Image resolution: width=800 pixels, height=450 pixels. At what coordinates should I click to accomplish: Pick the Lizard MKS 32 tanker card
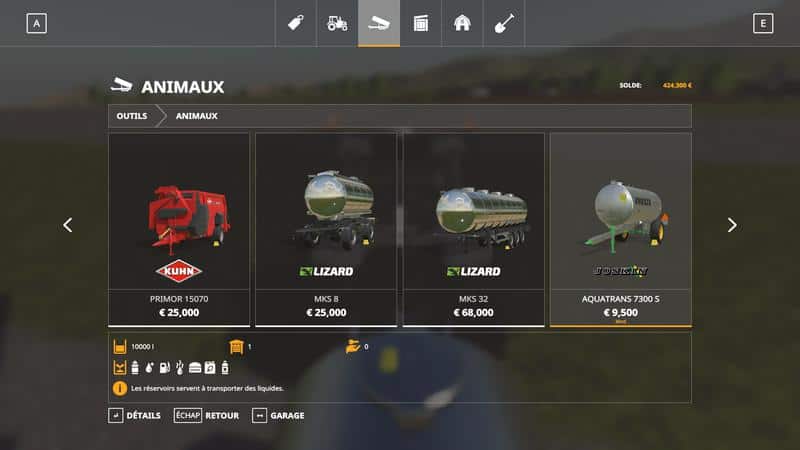point(473,229)
